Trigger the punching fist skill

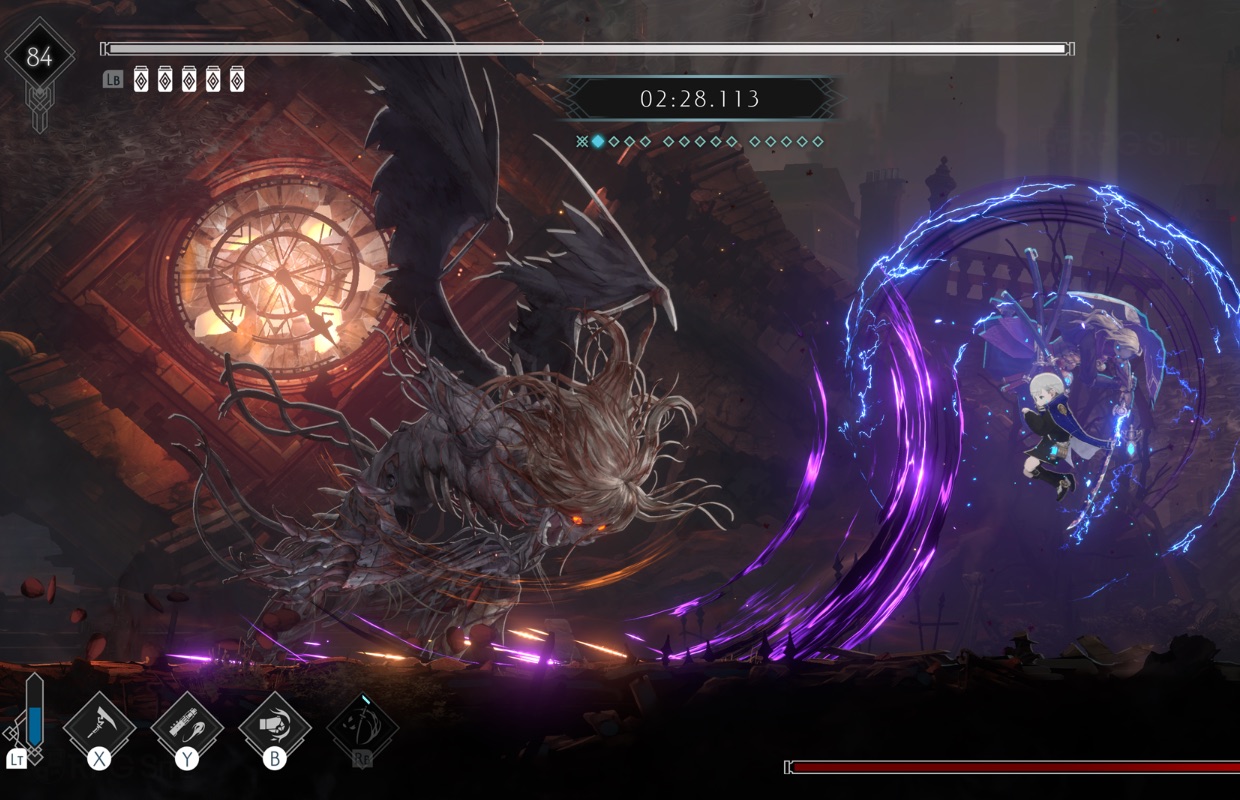click(x=274, y=724)
